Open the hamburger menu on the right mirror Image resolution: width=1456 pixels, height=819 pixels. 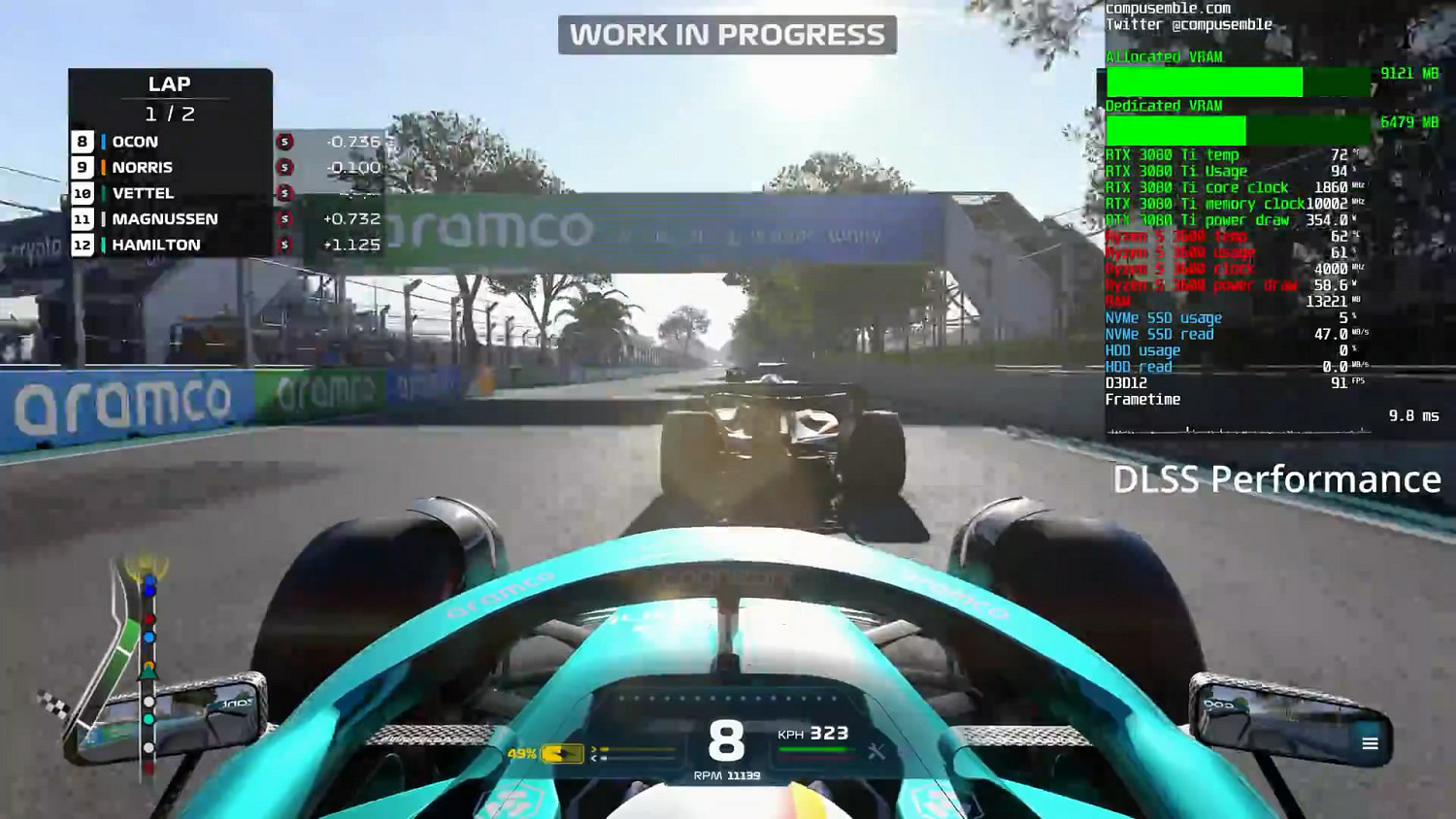pos(1370,743)
